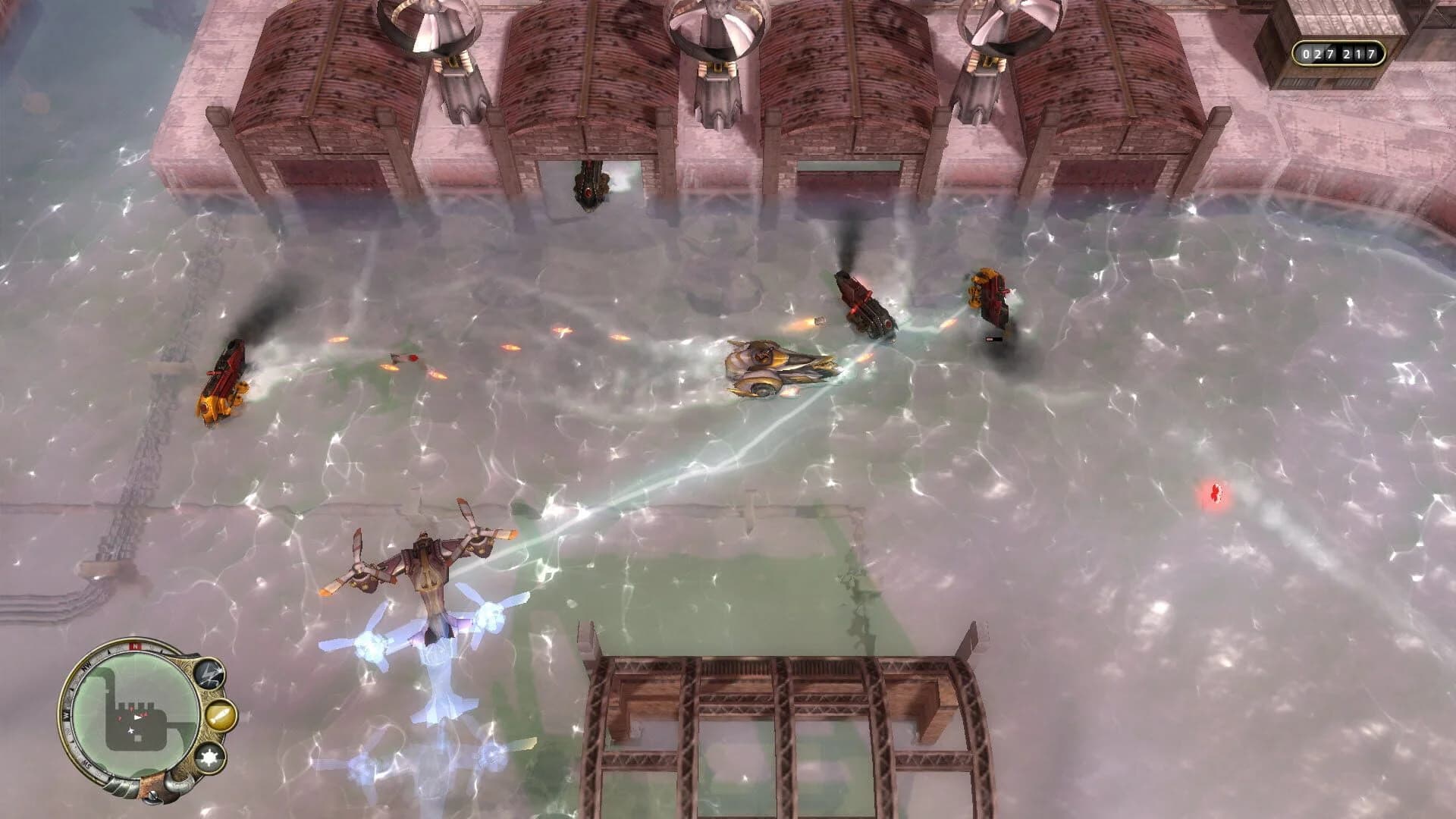The height and width of the screenshot is (819, 1456).
Task: Click the 027217 score counter display
Action: 1339,53
